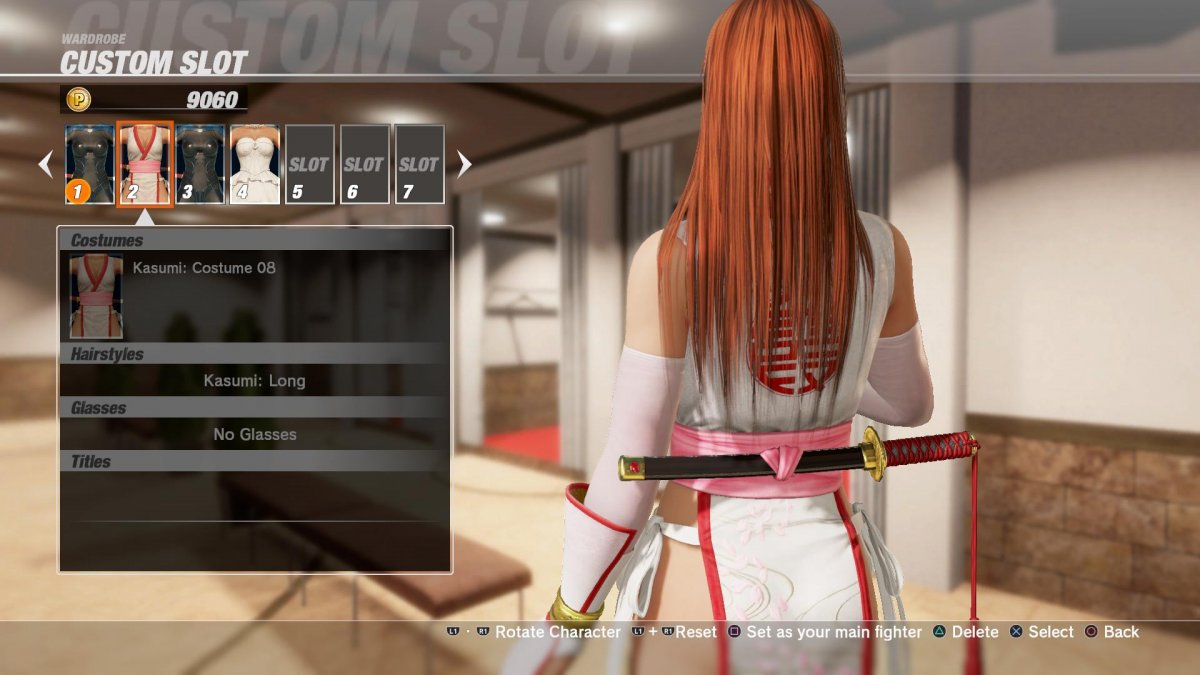The height and width of the screenshot is (675, 1200).
Task: Open empty slot number 5
Action: click(x=310, y=164)
